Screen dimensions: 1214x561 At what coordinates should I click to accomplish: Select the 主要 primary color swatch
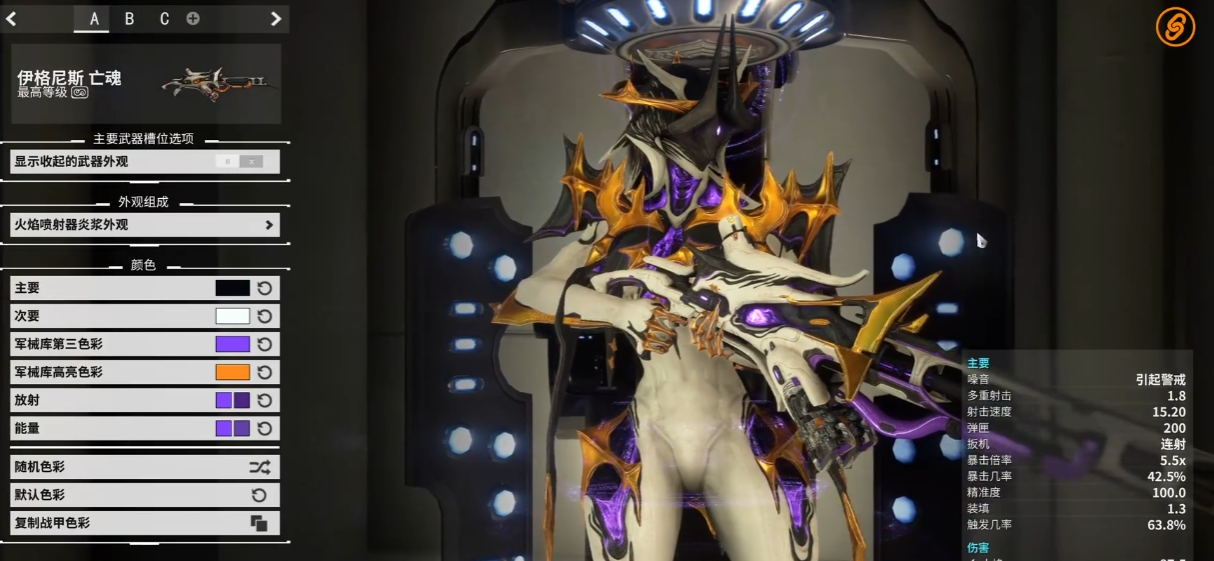pyautogui.click(x=232, y=288)
